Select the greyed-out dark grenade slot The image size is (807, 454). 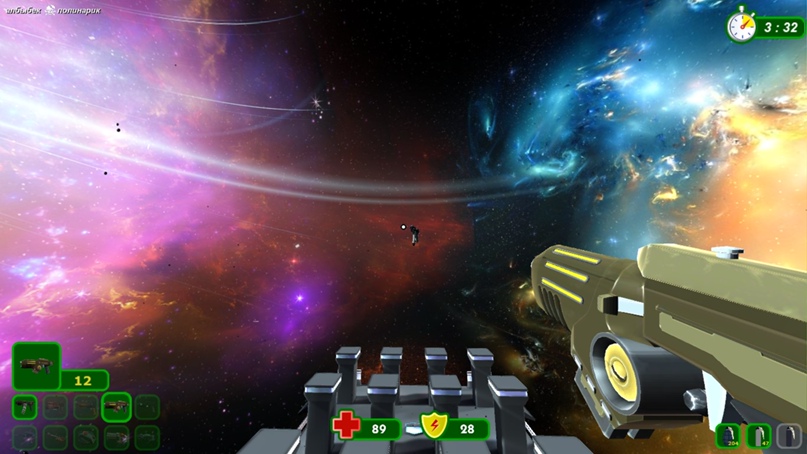(x=790, y=436)
